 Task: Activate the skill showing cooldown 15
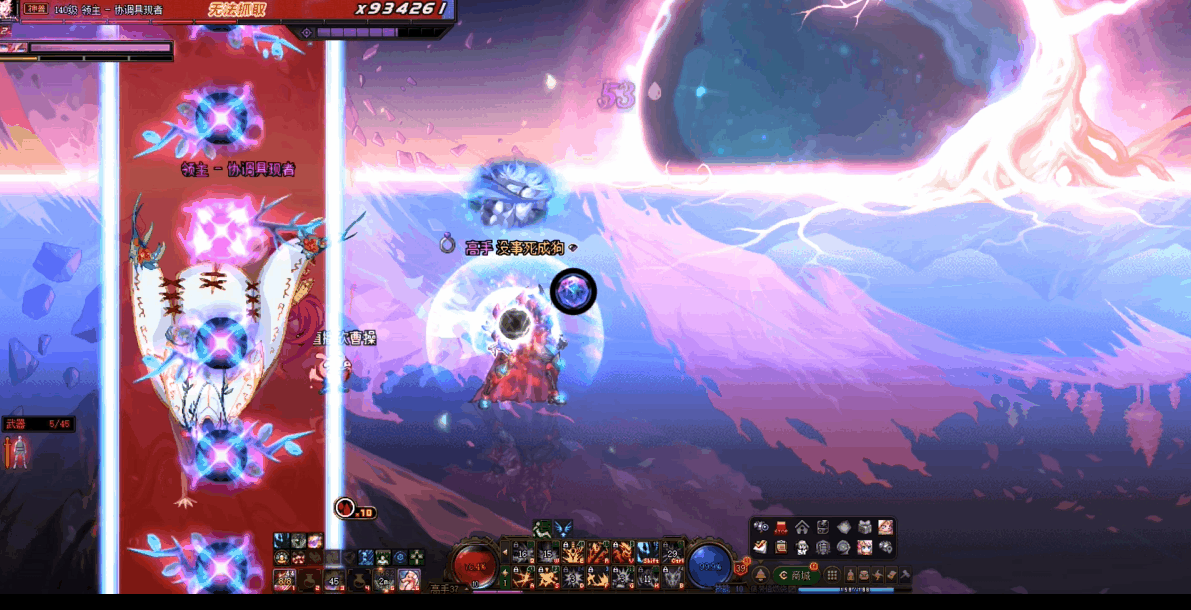(547, 553)
